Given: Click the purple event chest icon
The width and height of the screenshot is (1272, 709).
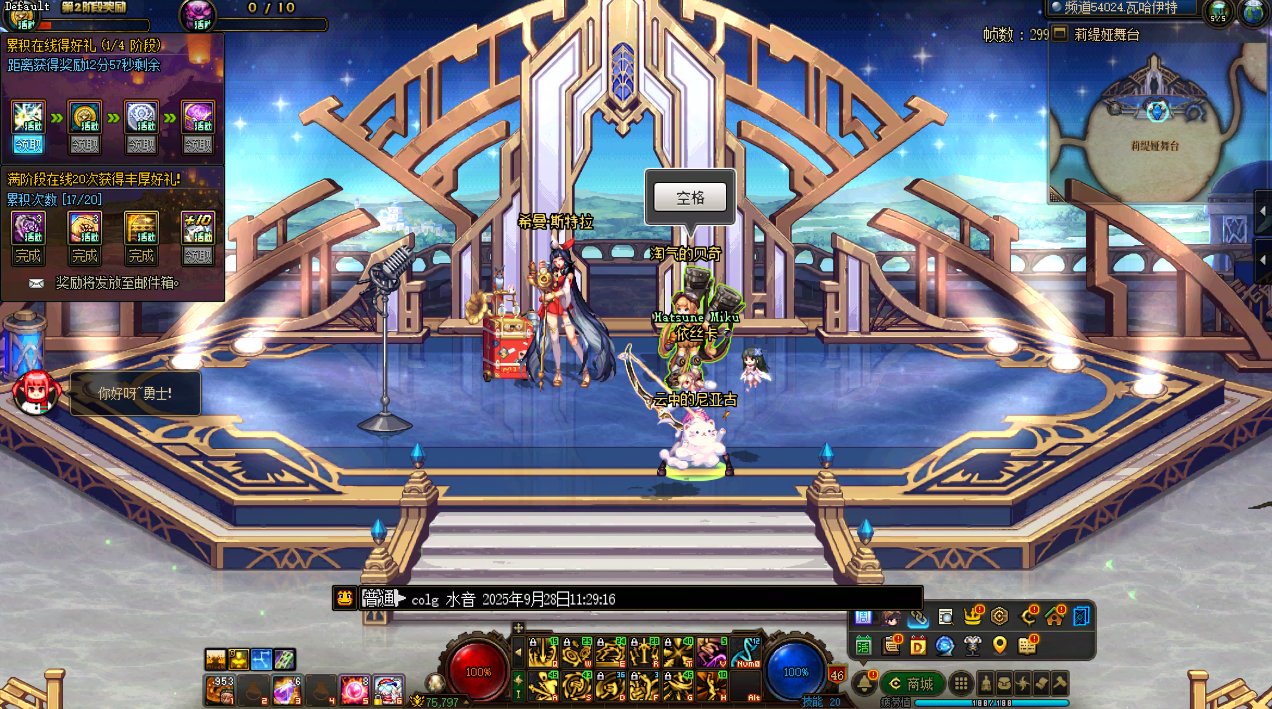Looking at the screenshot, I should (x=197, y=13).
